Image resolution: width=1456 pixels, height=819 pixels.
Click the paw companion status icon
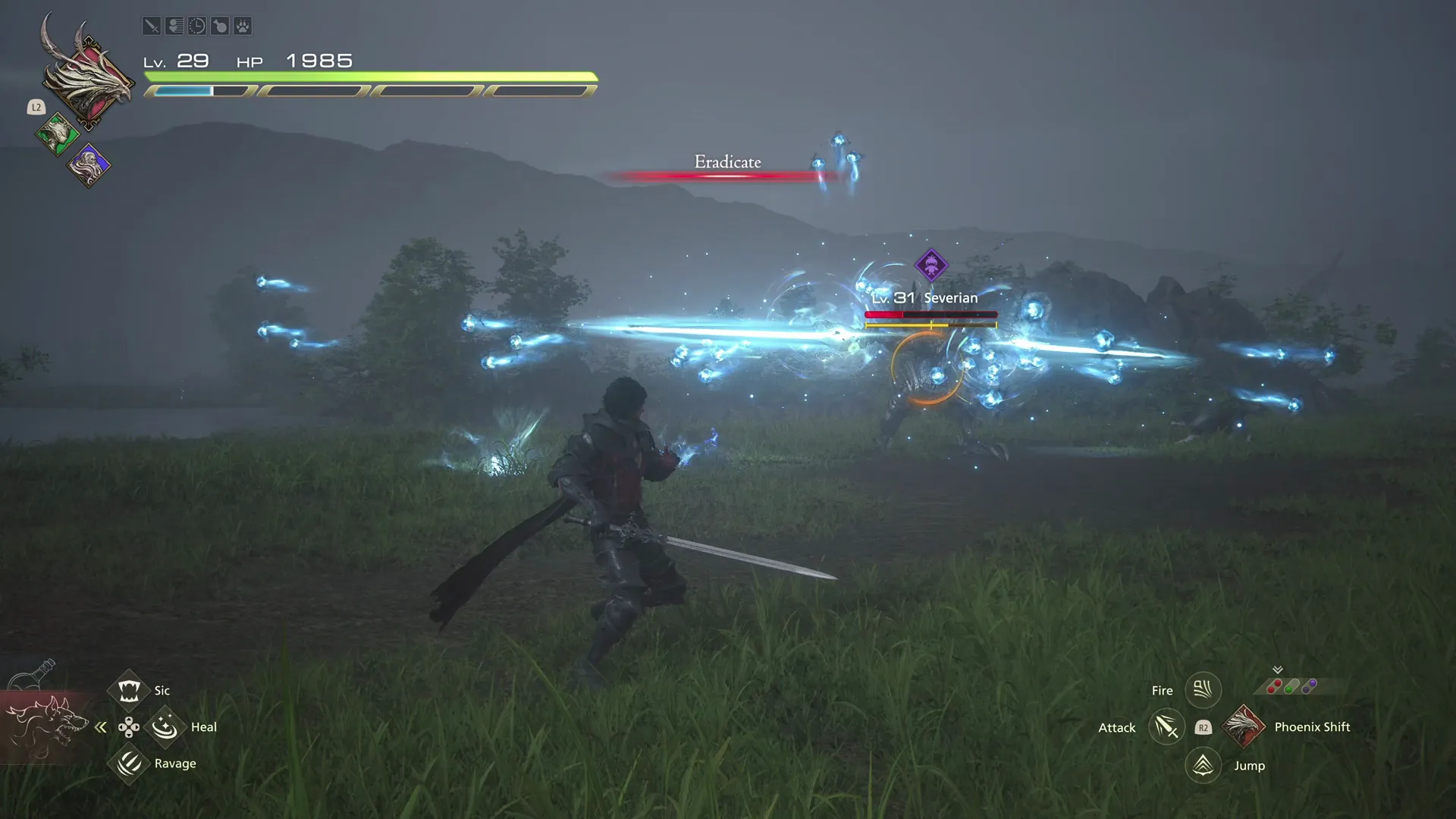243,26
